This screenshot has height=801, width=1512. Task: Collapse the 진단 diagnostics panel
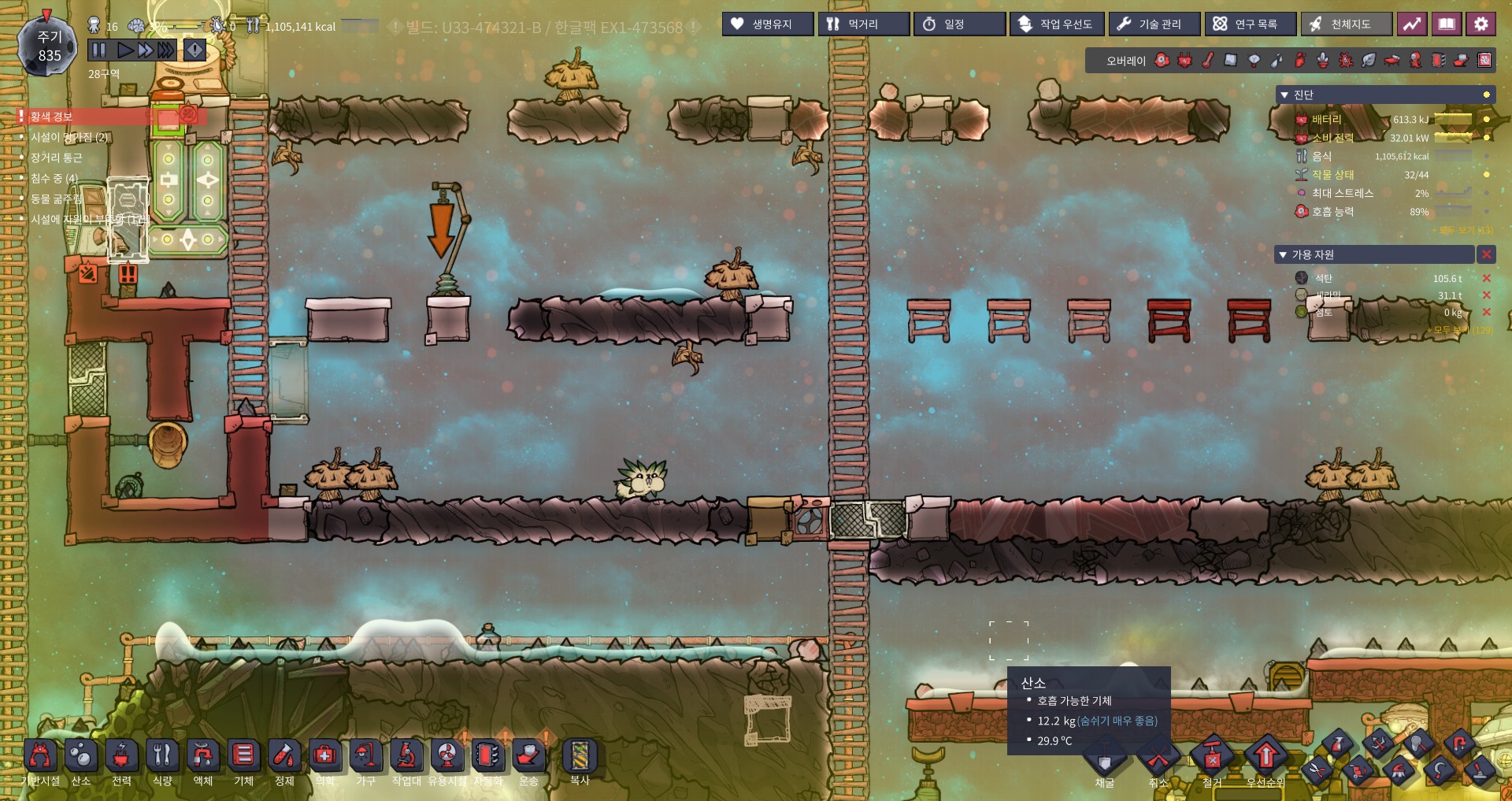coord(1284,95)
